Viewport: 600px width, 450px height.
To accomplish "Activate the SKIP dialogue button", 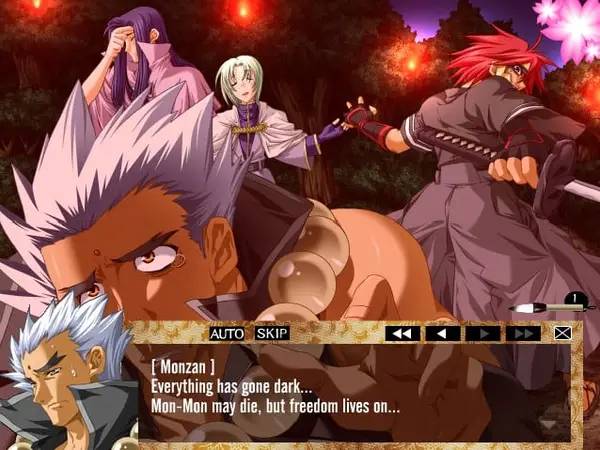I will (271, 333).
